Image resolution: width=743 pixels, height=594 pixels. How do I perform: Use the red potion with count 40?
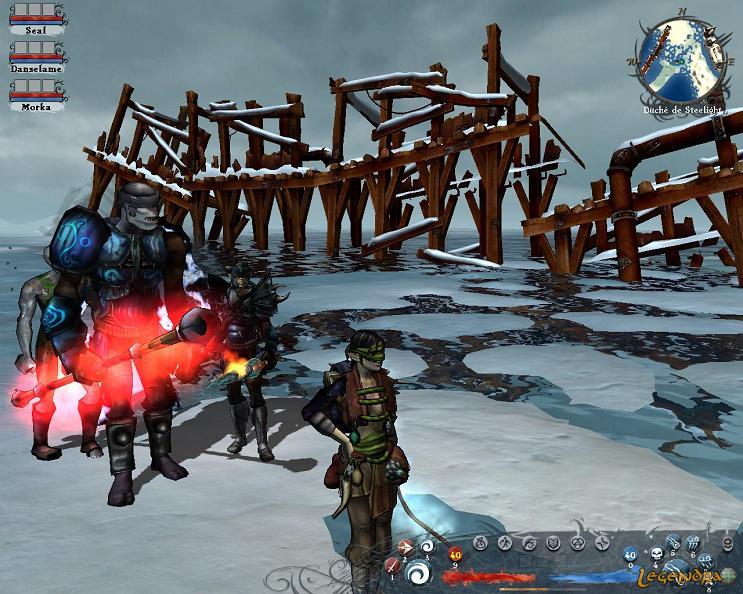coord(455,556)
